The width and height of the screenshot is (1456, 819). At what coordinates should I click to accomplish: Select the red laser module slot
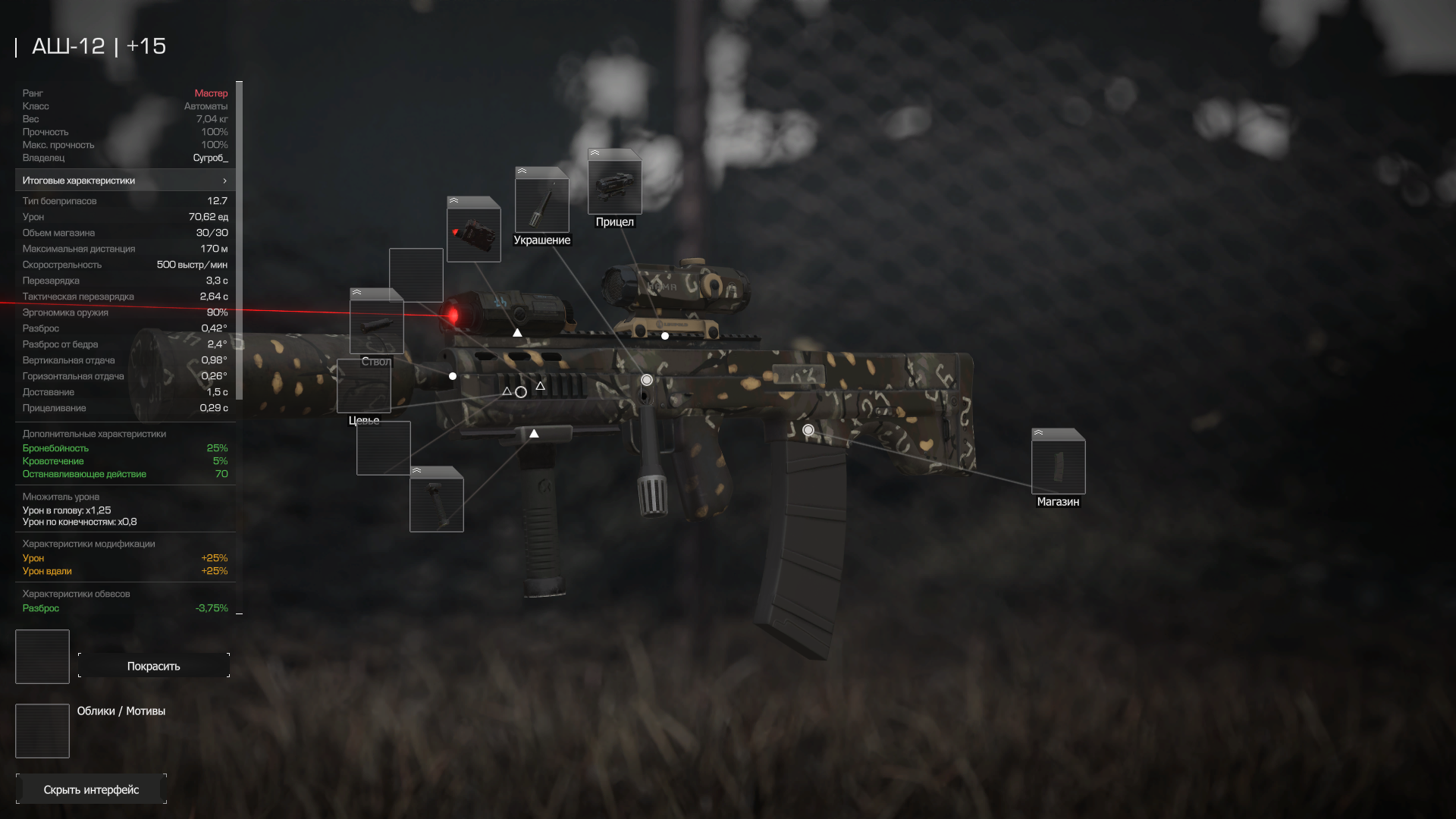tap(473, 231)
